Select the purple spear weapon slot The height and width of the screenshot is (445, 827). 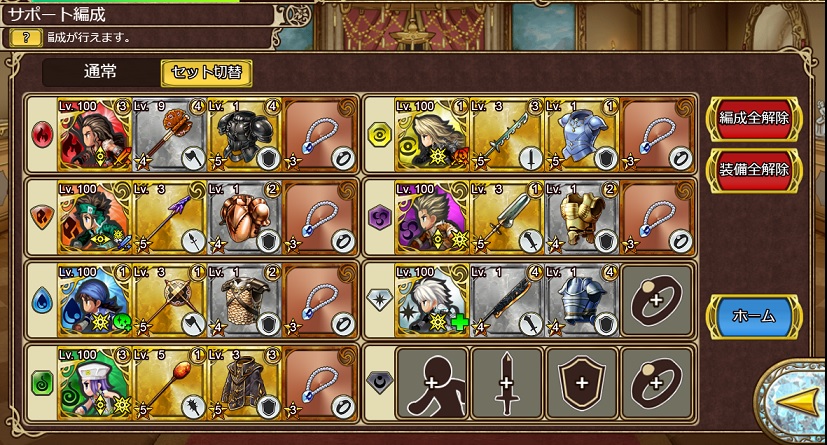(170, 216)
